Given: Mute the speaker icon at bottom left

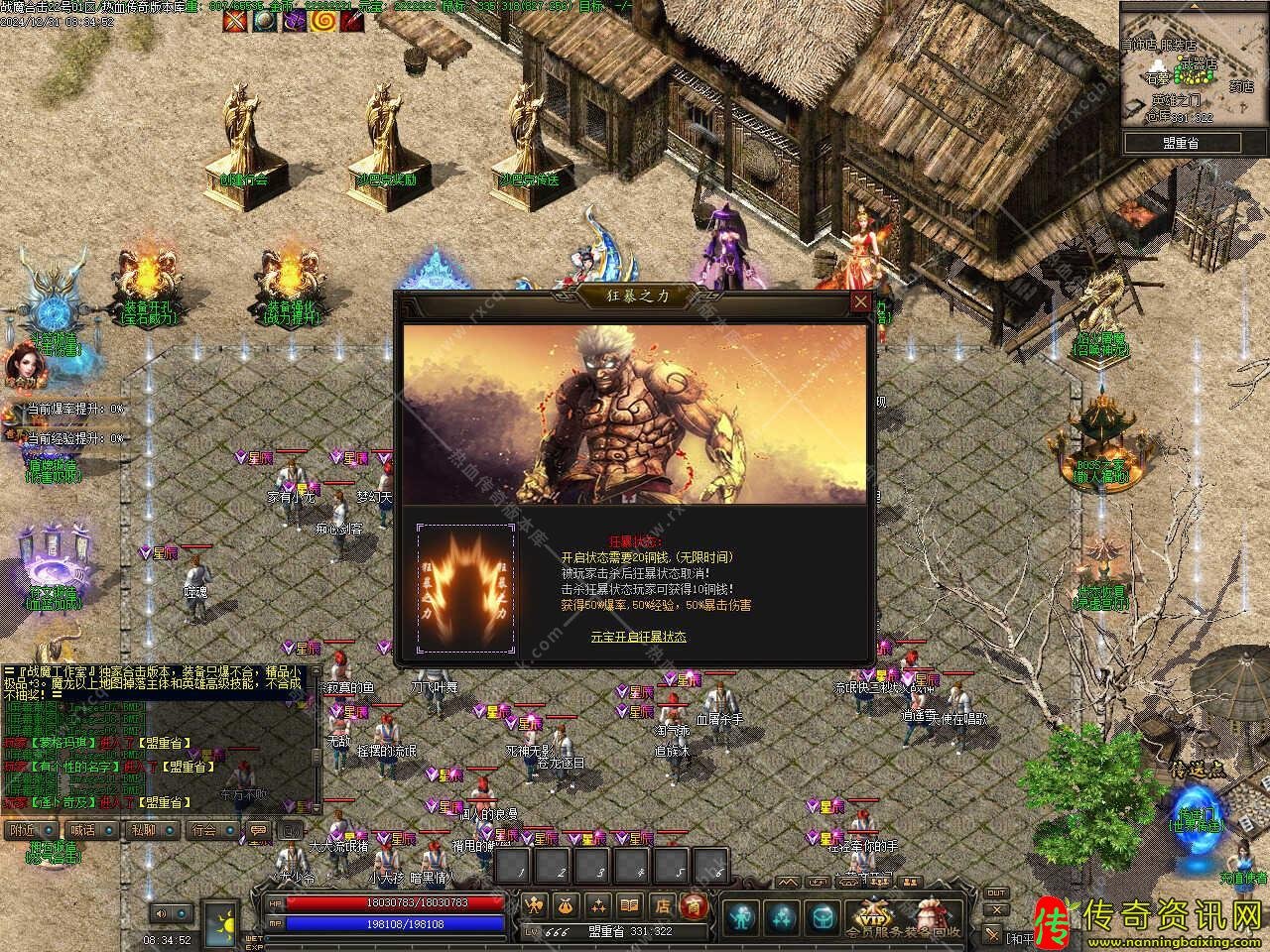Looking at the screenshot, I should 163,913.
